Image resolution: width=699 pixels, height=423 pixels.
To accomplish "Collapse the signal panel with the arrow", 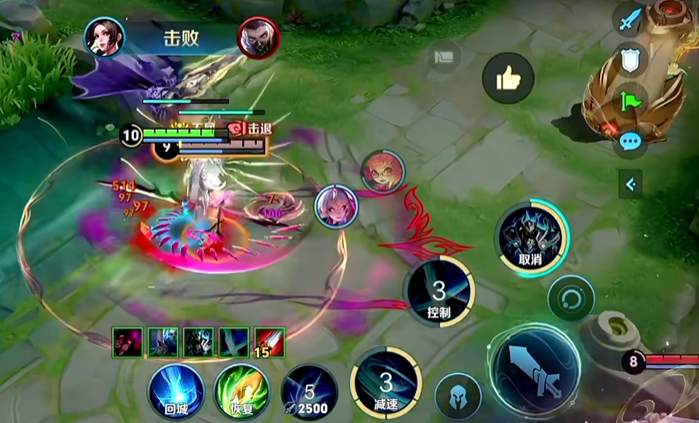I will pos(630,184).
